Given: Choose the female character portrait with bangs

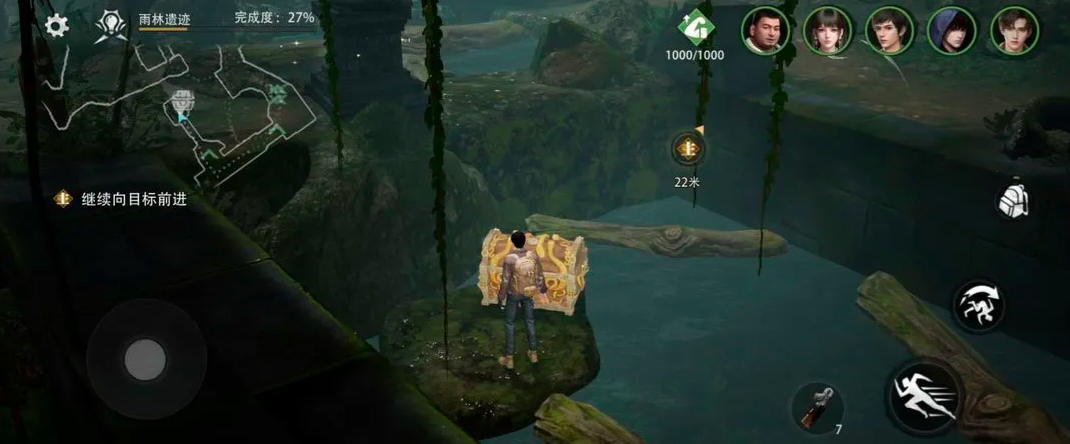Looking at the screenshot, I should point(828,30).
